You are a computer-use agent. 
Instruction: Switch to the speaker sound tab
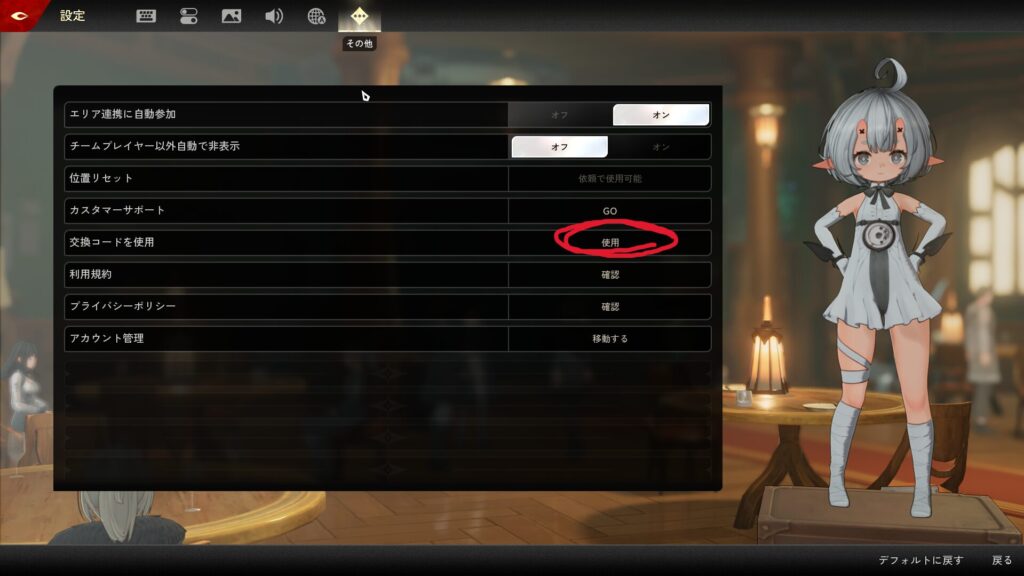coord(274,16)
